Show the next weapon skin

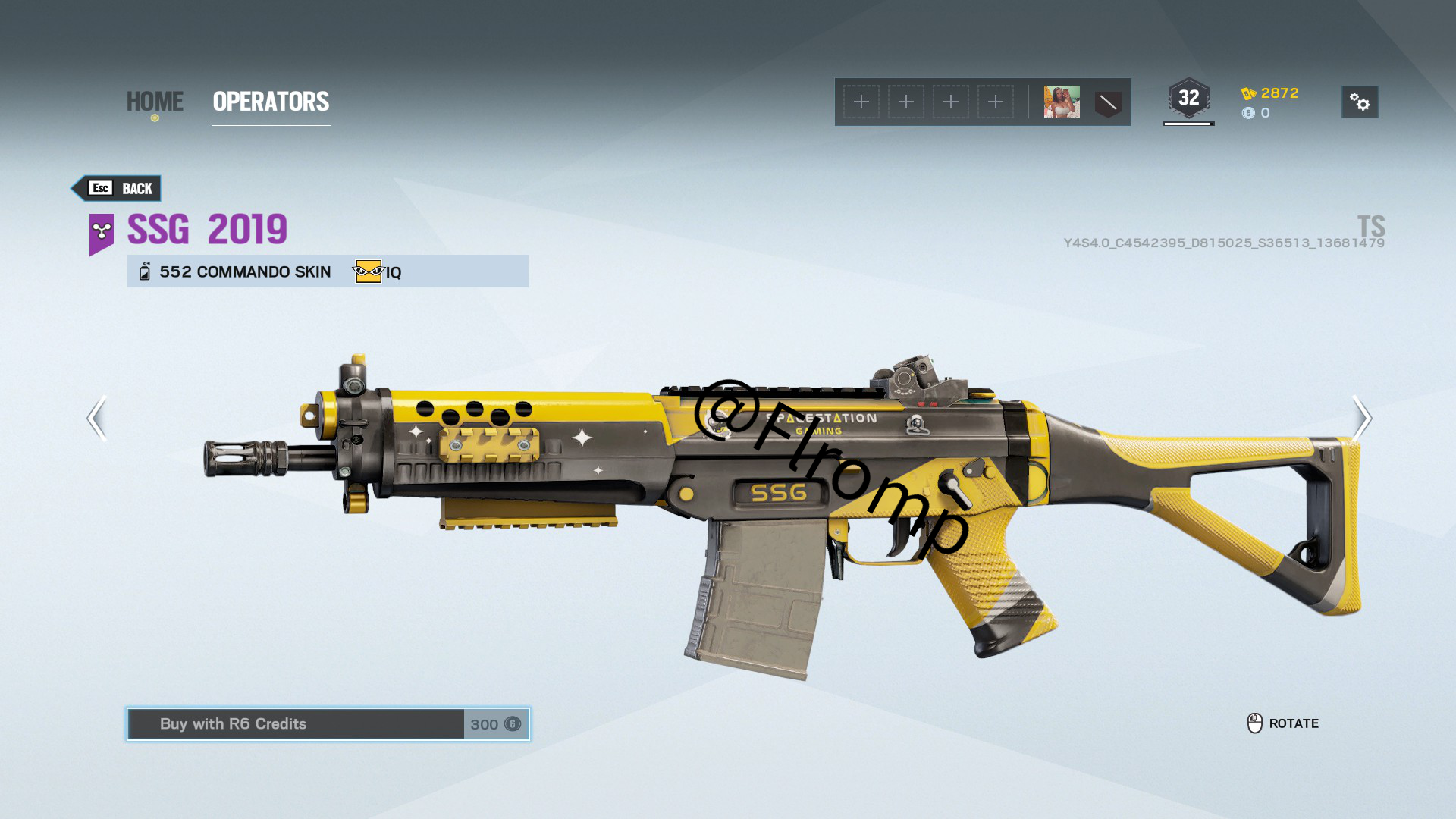point(1362,418)
